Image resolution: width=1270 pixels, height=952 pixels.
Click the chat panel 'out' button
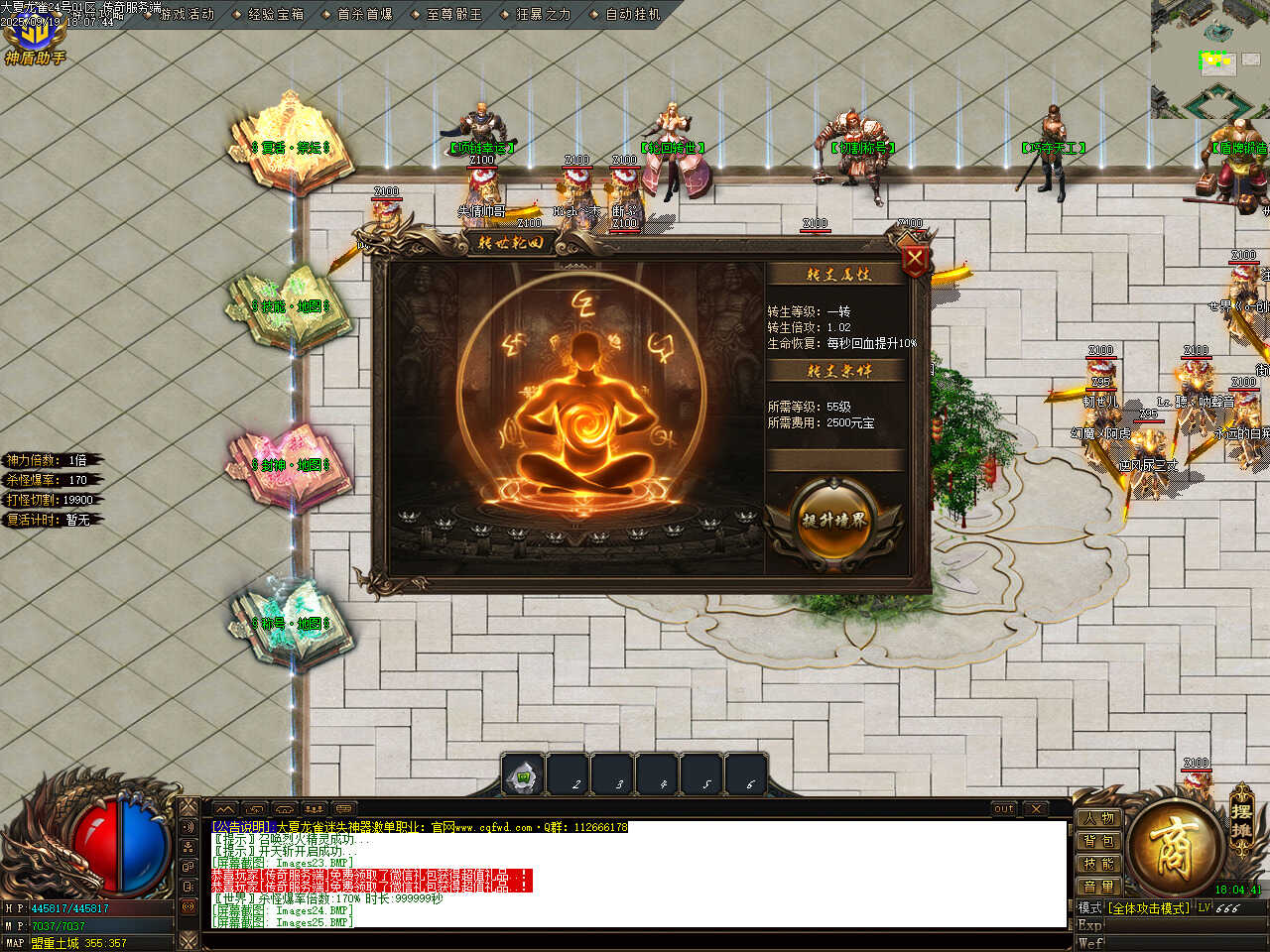coord(1004,809)
